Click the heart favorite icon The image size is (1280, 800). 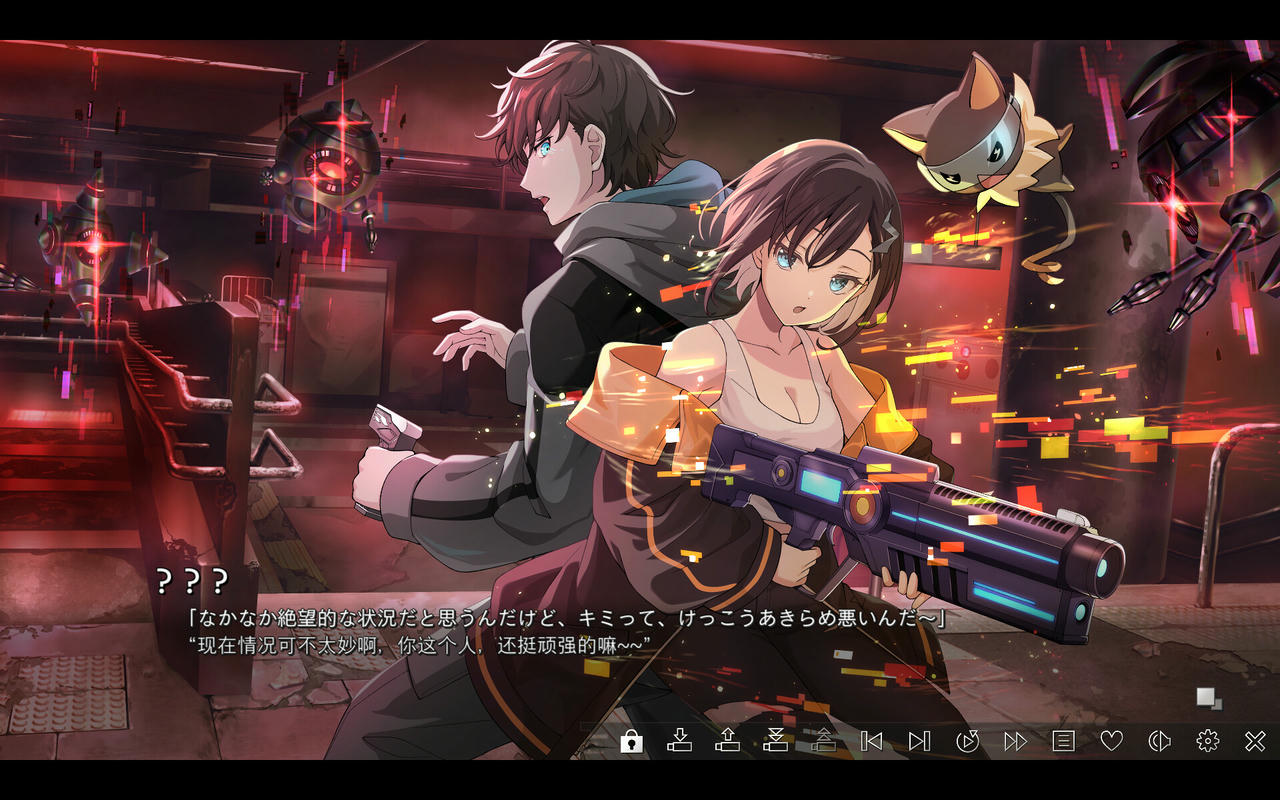(1111, 741)
